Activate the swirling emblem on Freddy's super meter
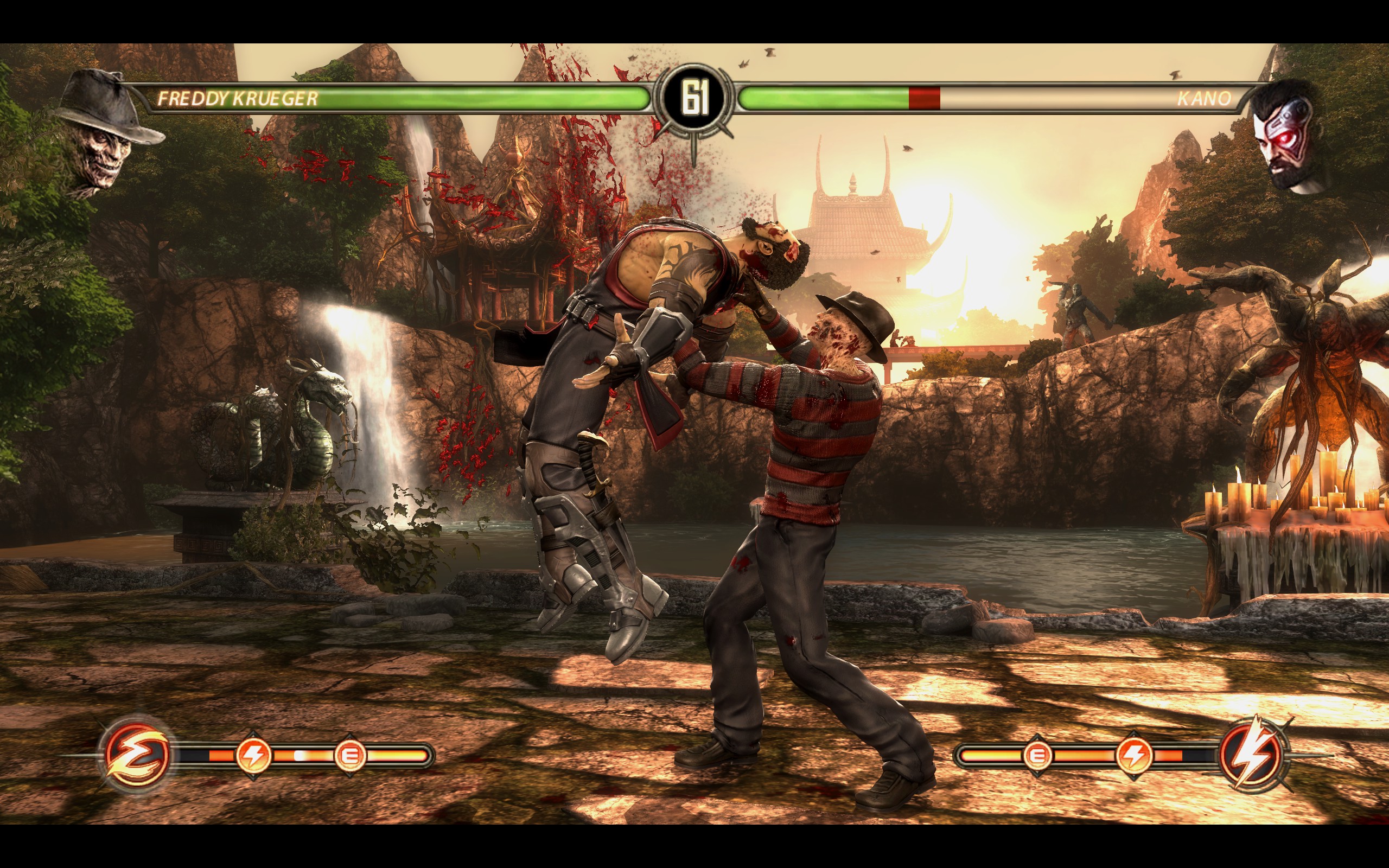The image size is (1389, 868). point(137,754)
